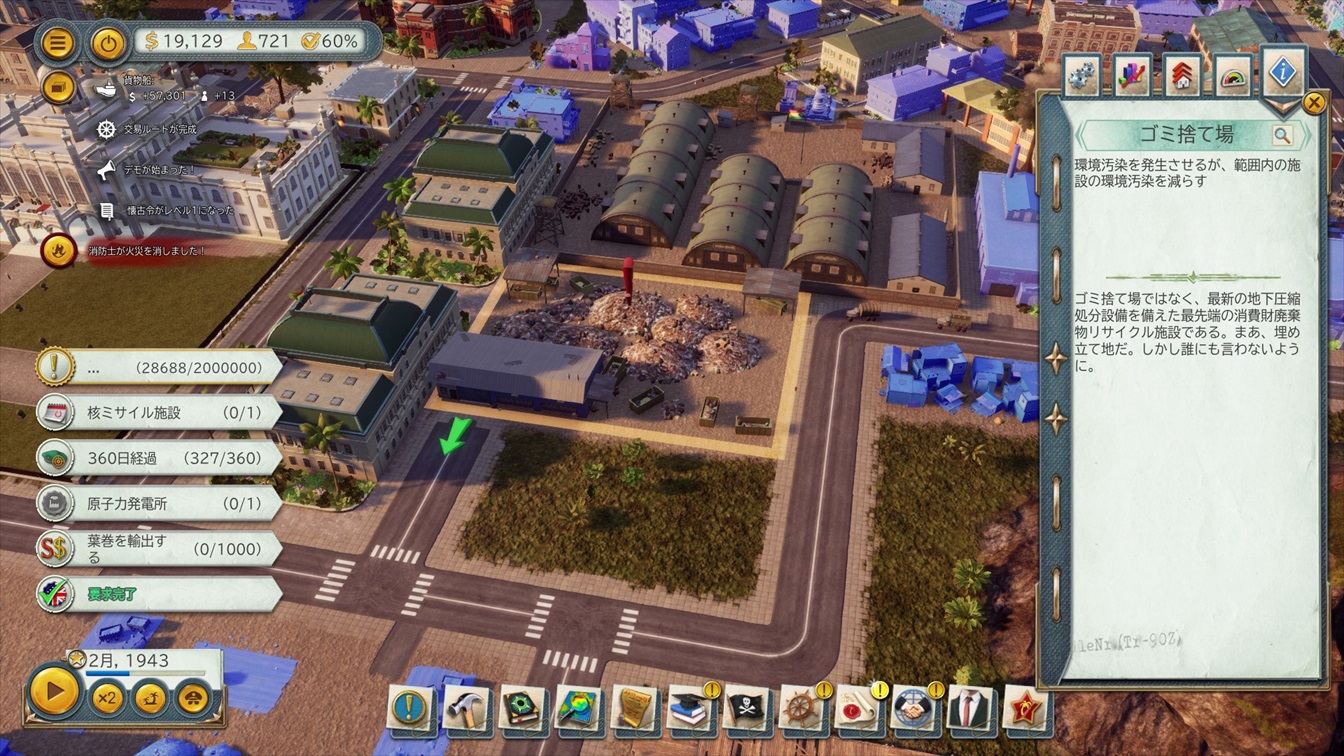Show the gauge efficiency tab
This screenshot has height=756, width=1344.
1234,76
